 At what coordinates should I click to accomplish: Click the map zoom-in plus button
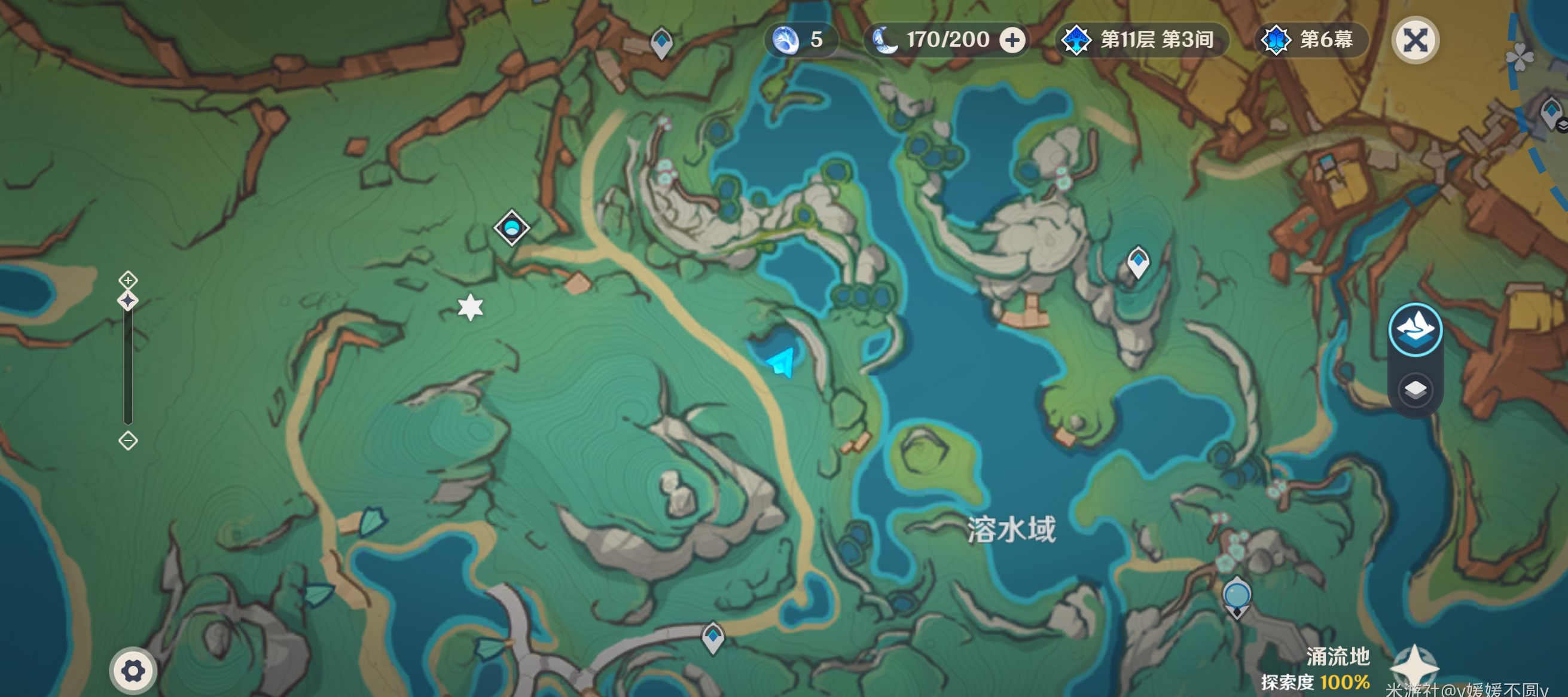coord(128,280)
